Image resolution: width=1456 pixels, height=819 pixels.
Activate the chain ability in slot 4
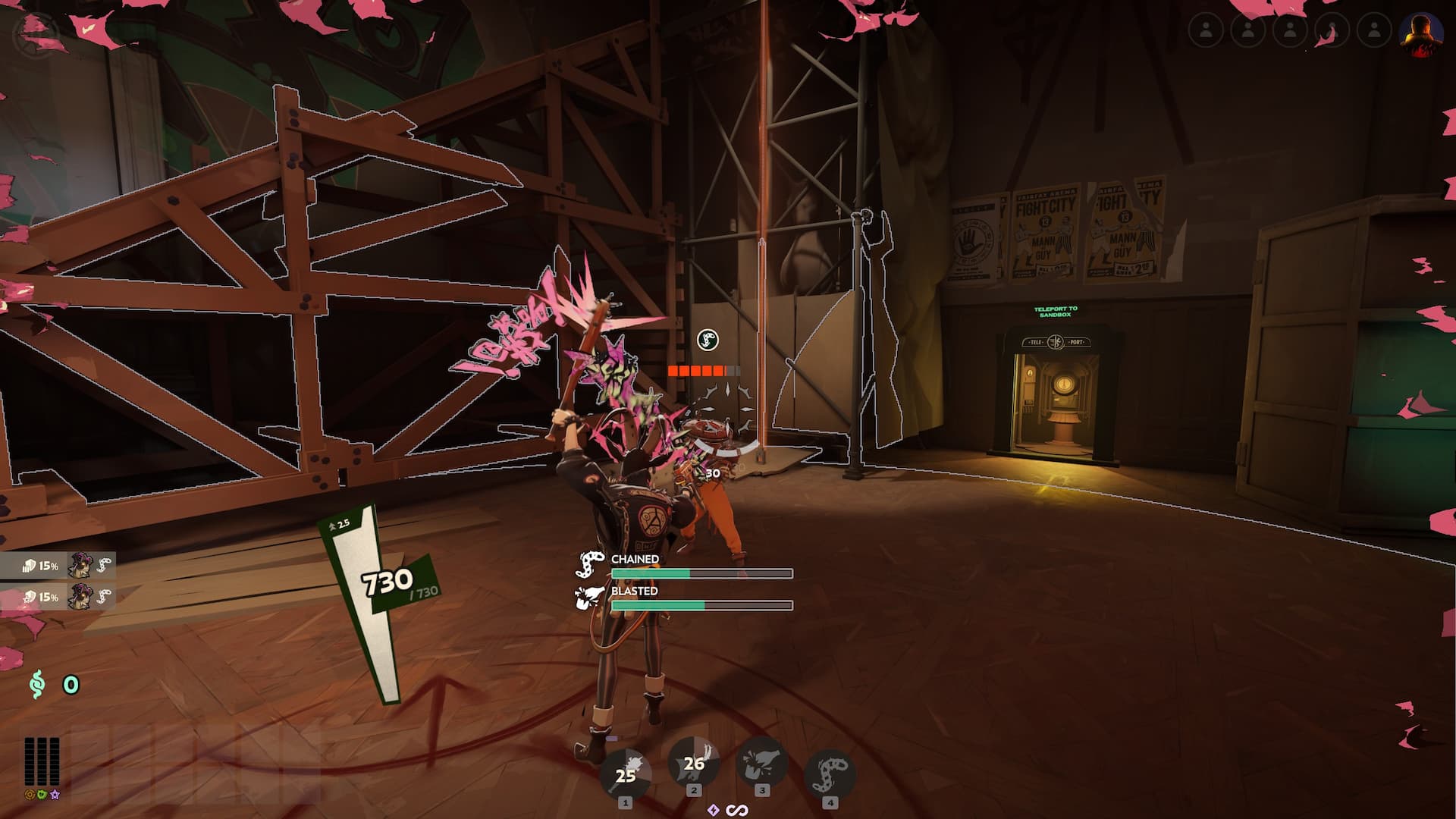tap(830, 773)
